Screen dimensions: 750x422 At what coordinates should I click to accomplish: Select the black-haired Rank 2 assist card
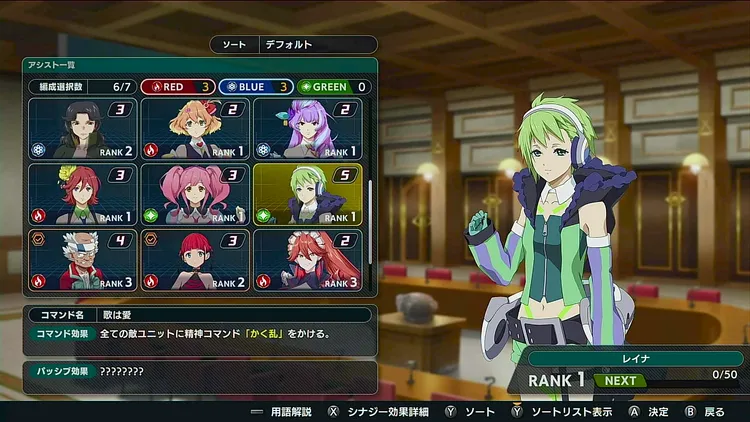(83, 129)
